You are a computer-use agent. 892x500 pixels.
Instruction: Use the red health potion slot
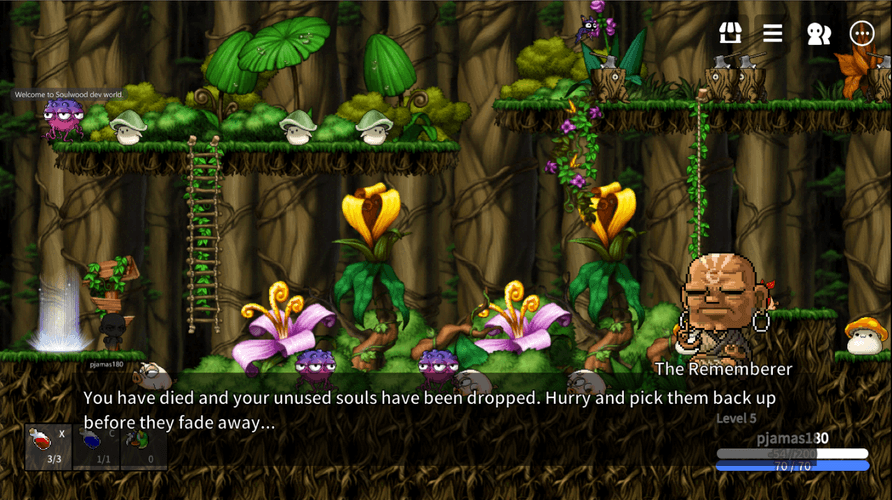coord(48,446)
